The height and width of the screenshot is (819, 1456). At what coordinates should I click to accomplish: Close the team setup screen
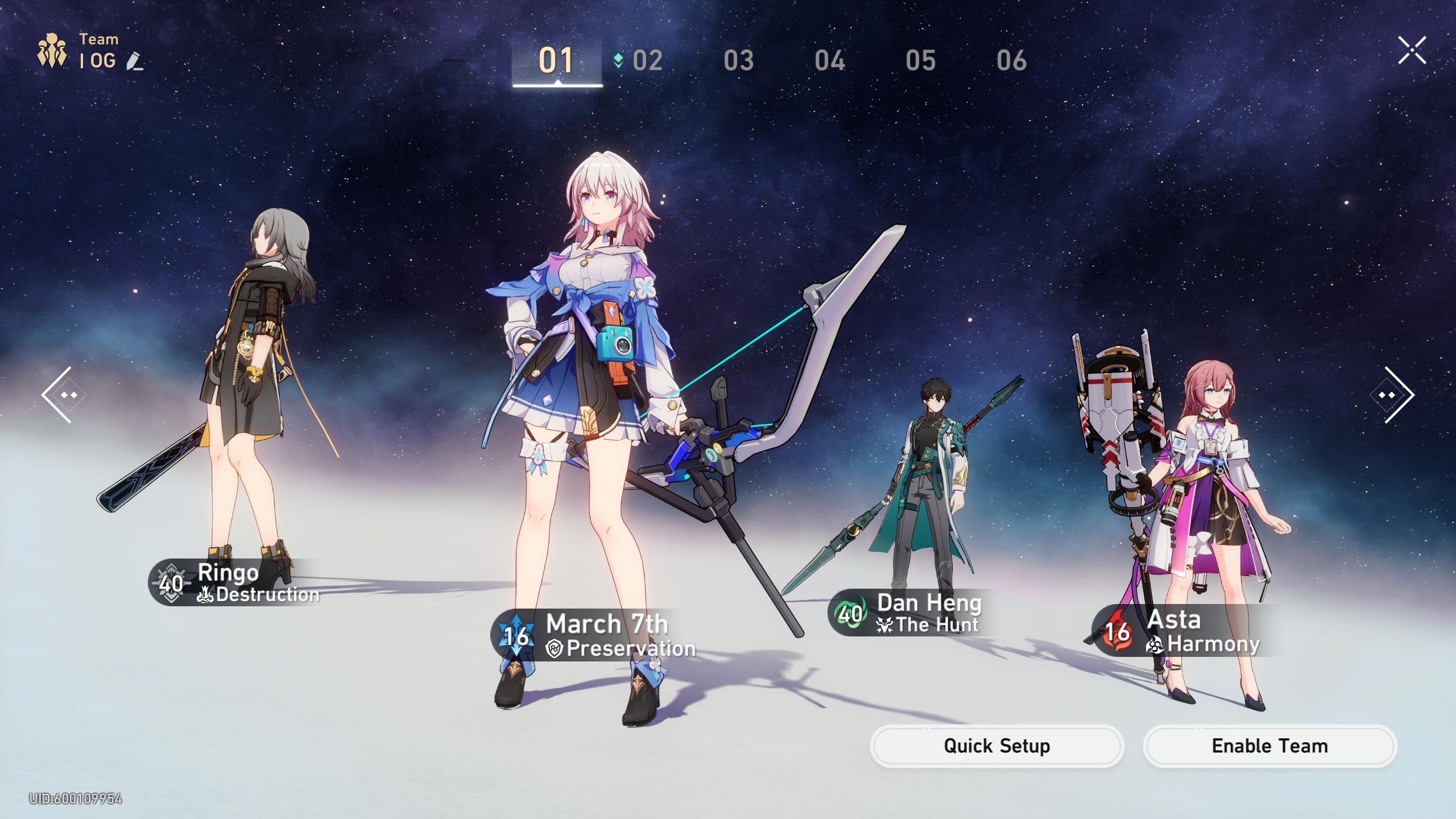(1412, 51)
